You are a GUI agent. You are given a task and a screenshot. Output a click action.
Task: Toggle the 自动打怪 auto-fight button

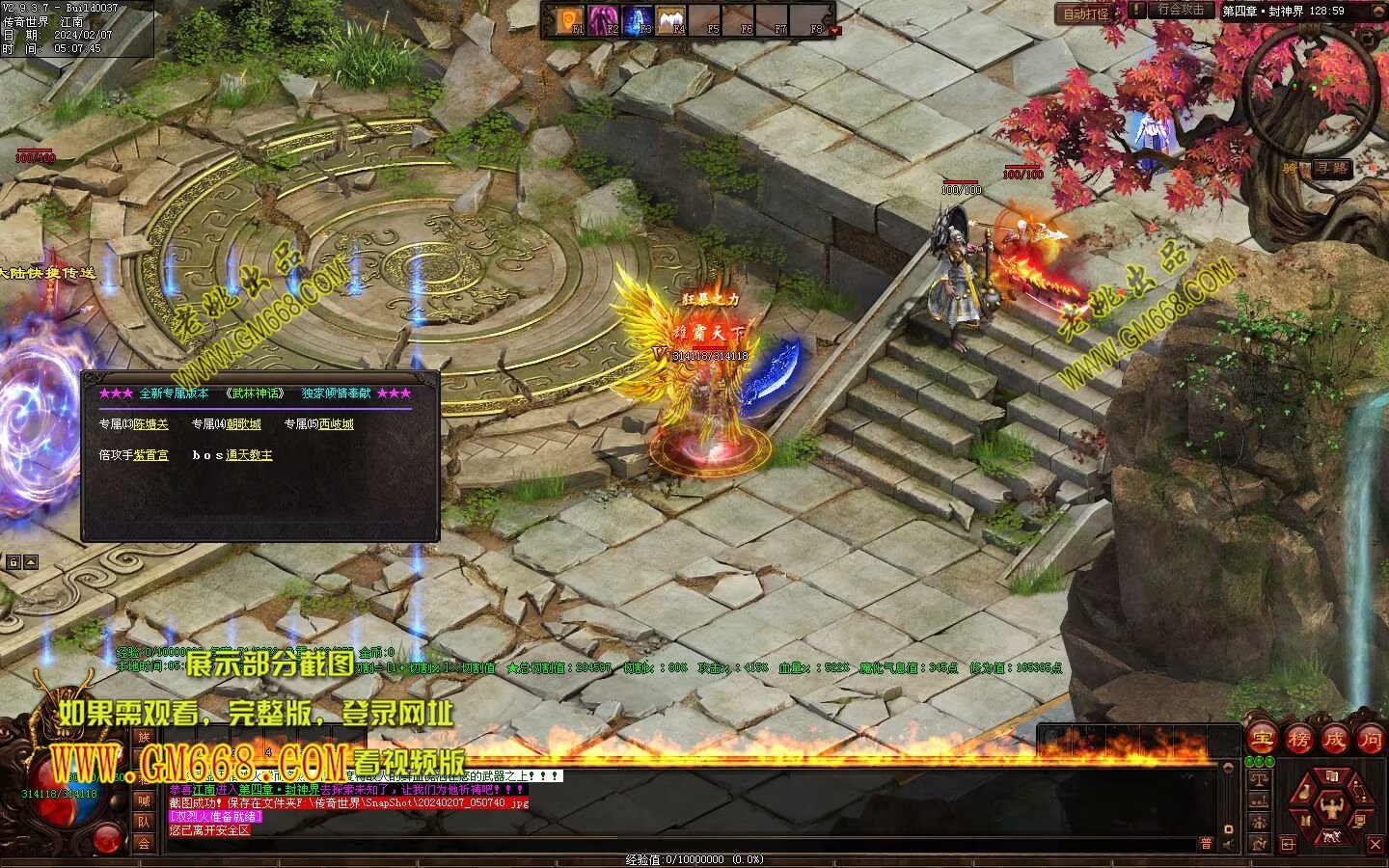(1085, 14)
